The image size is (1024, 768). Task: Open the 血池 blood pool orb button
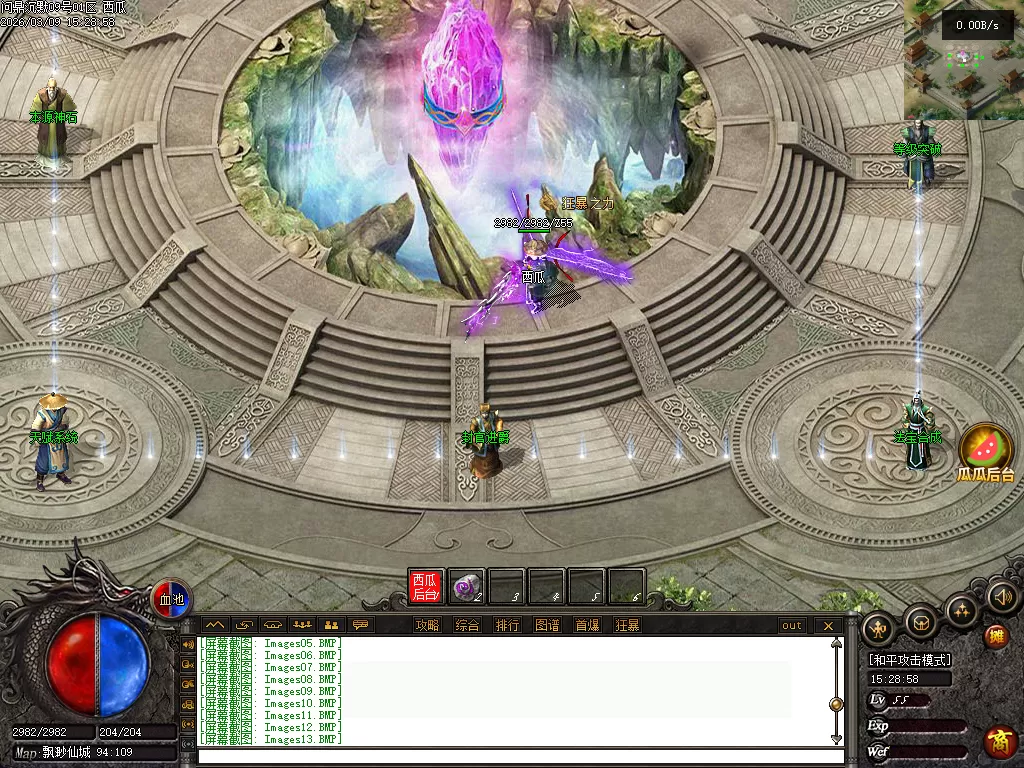tap(171, 599)
